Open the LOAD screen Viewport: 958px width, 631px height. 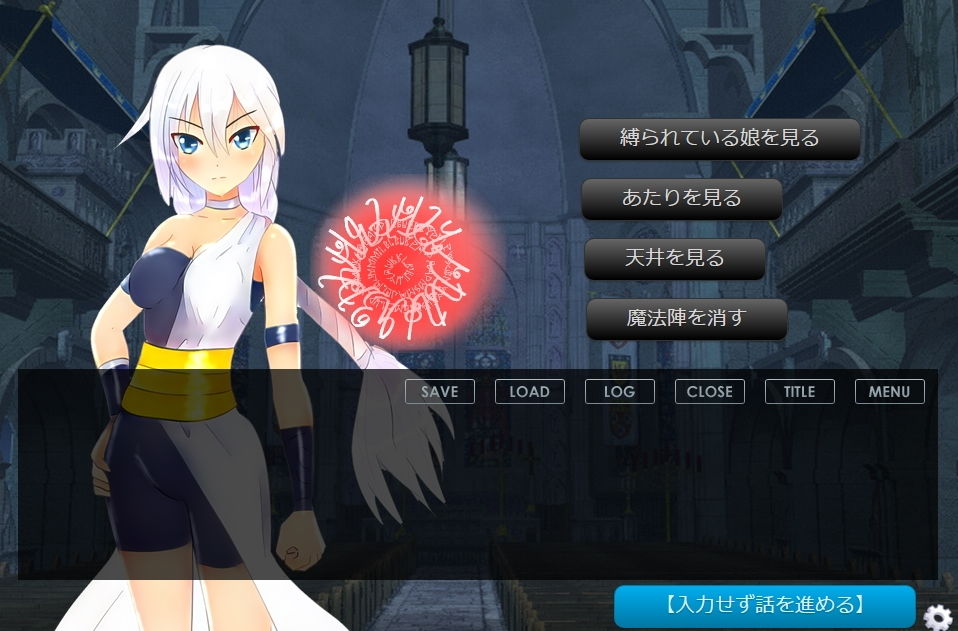[530, 392]
